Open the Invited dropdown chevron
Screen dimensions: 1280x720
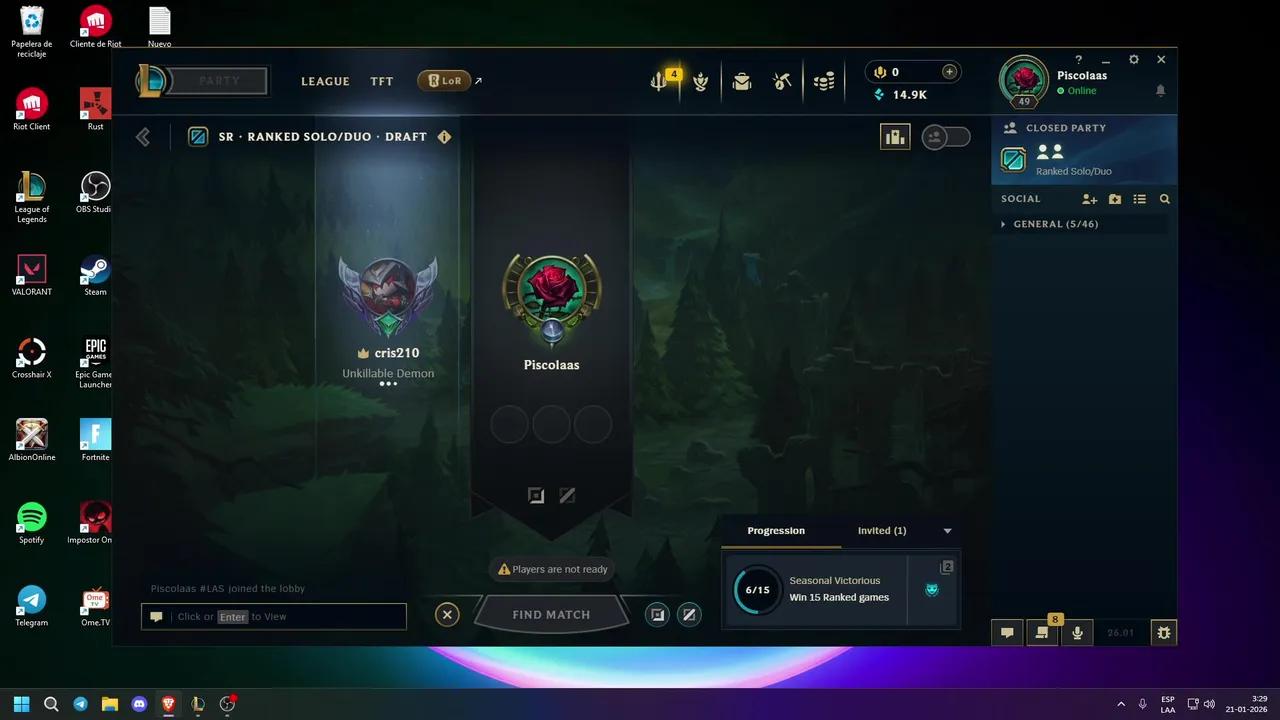pos(947,531)
